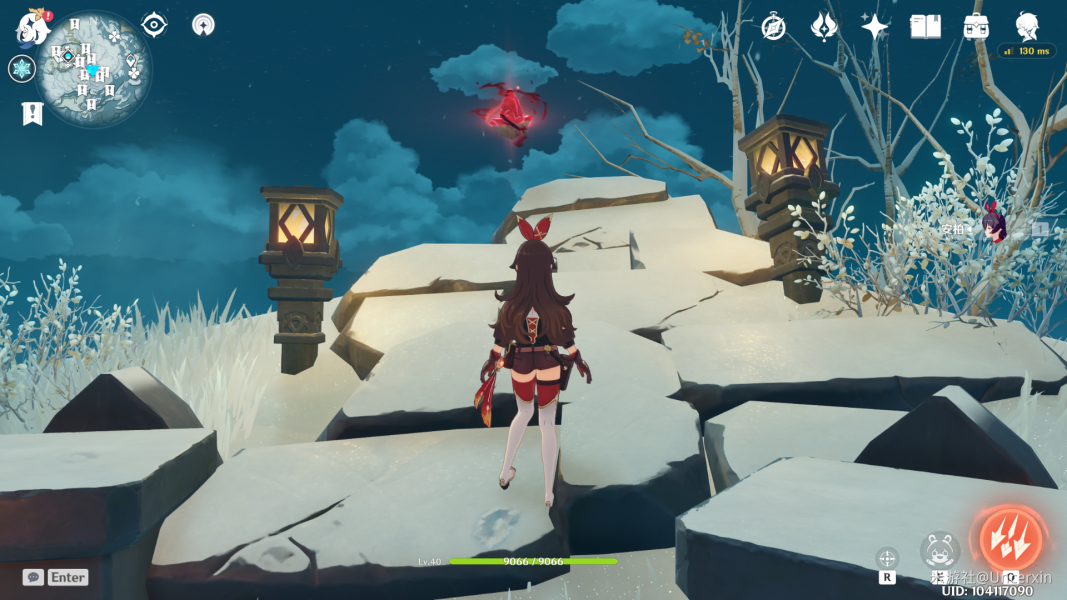Switch to party member 安柏
The height and width of the screenshot is (600, 1067).
point(995,228)
